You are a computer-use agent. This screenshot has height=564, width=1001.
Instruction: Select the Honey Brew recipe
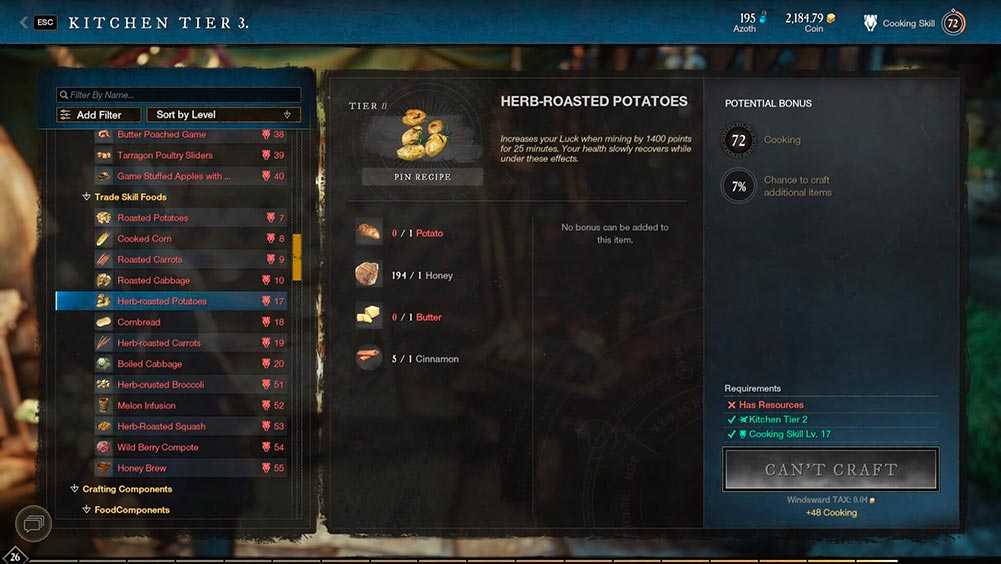142,468
